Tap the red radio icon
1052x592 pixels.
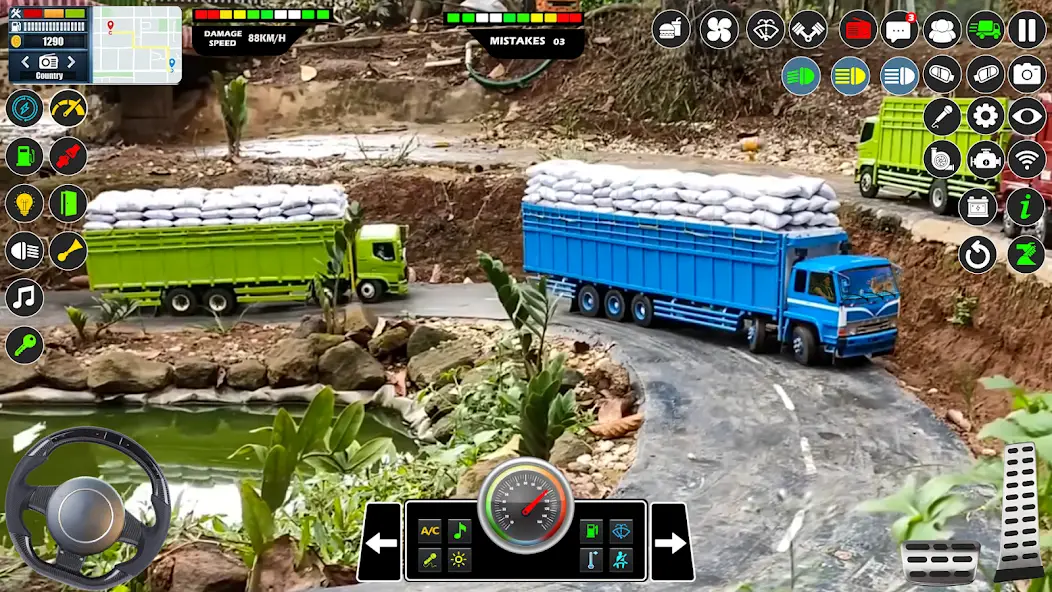(x=857, y=29)
